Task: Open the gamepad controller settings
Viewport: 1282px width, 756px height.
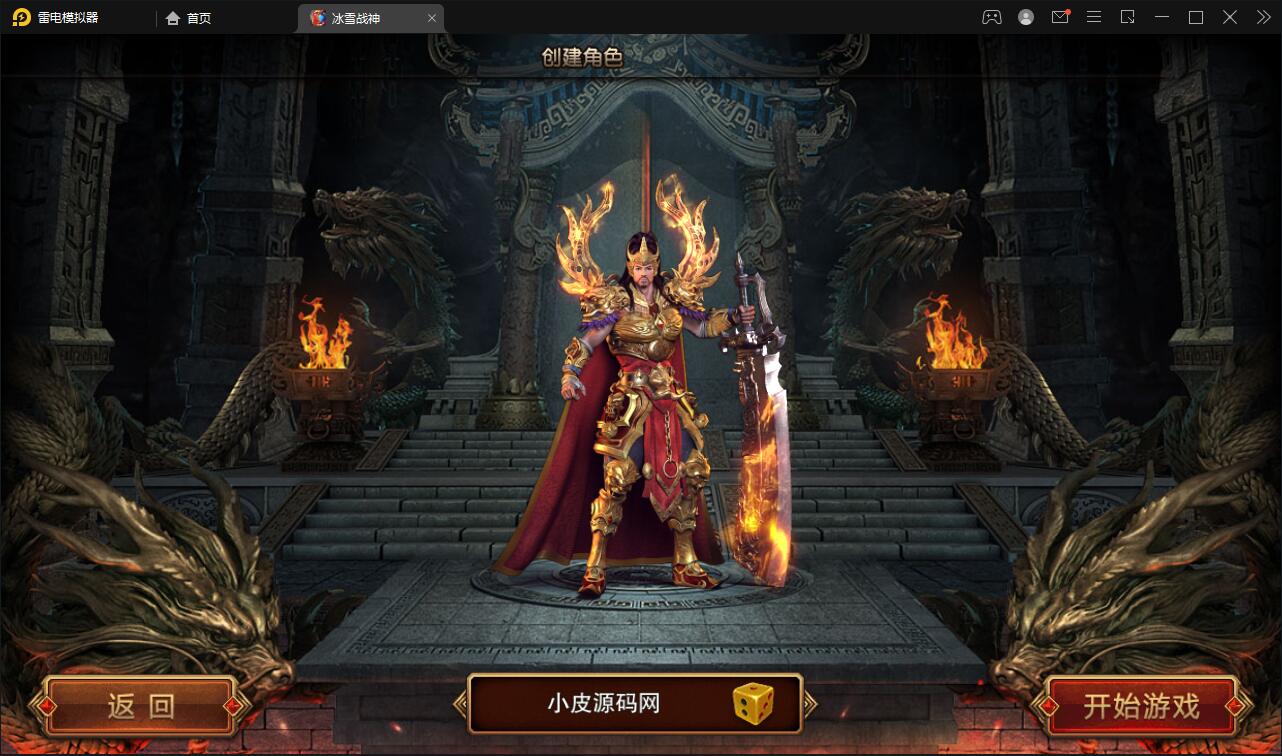Action: (x=991, y=17)
